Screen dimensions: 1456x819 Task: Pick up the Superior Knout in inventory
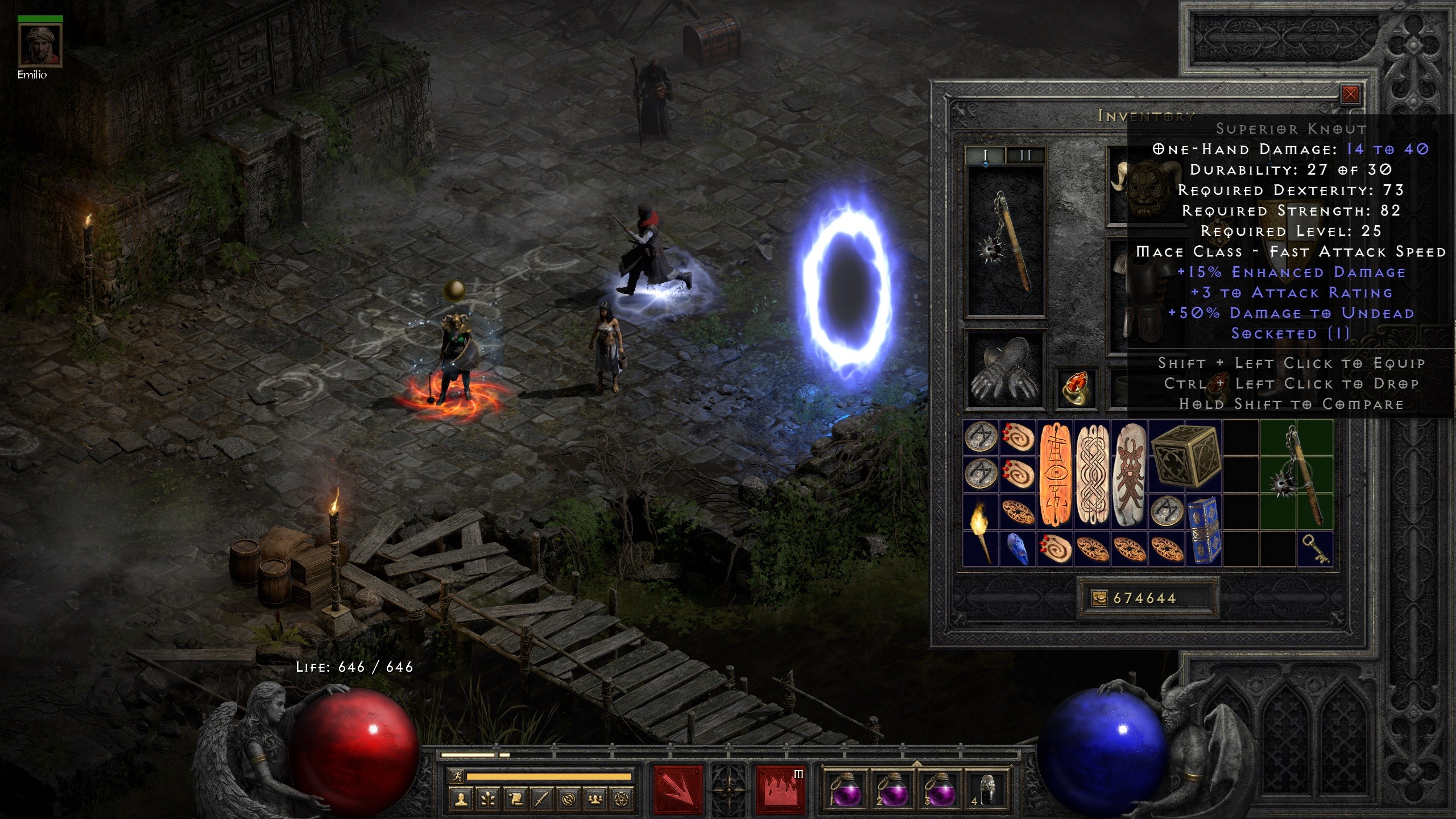[1297, 475]
